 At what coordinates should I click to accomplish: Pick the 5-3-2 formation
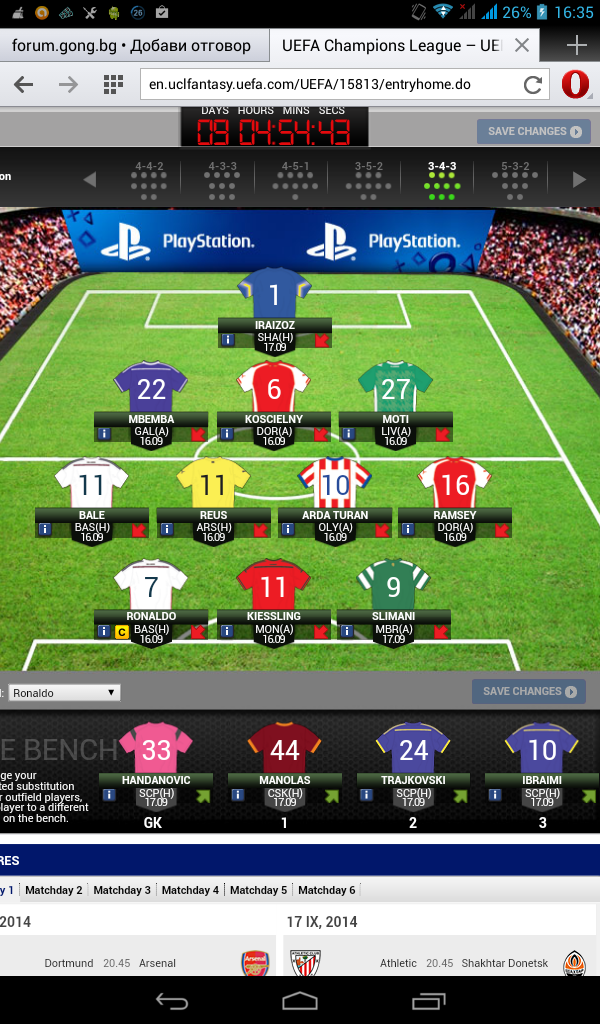(514, 179)
